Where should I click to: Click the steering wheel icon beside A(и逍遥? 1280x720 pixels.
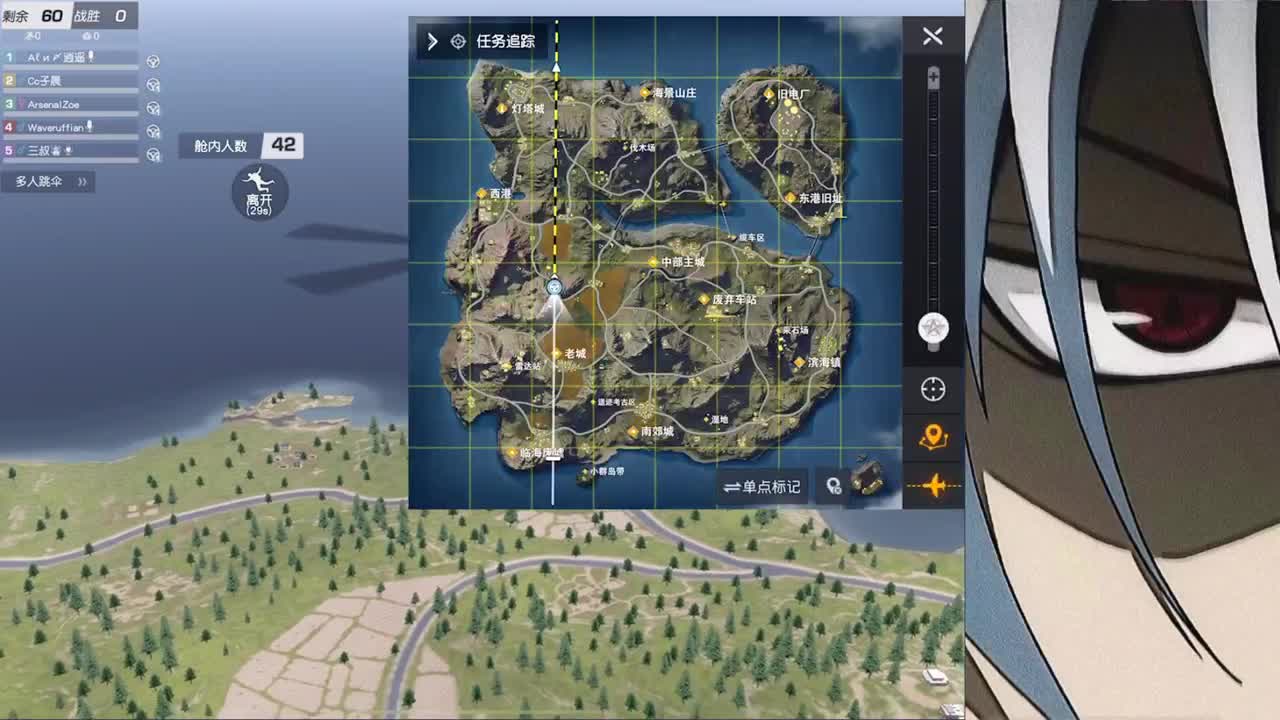[152, 62]
